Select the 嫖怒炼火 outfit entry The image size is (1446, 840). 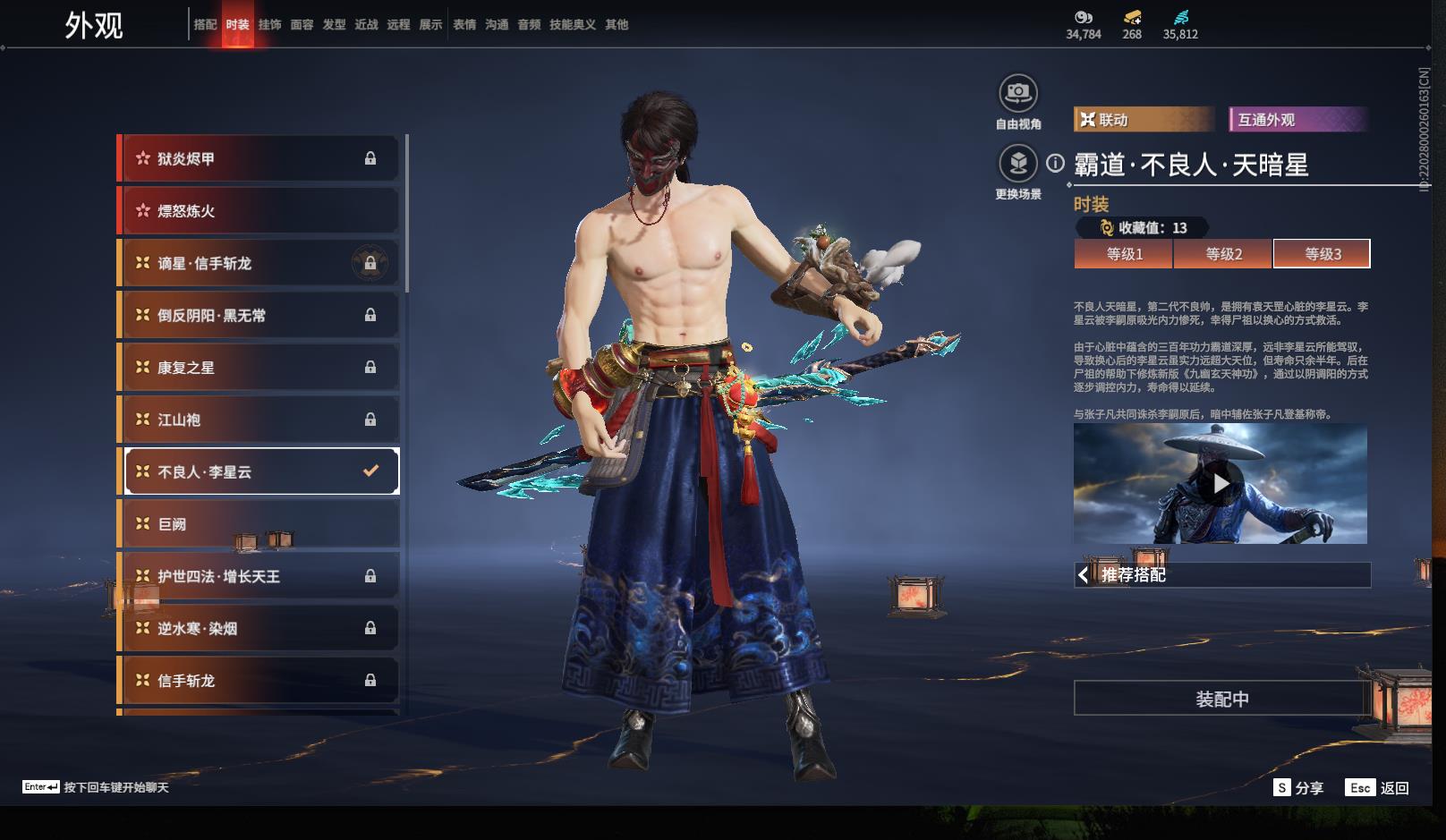(259, 211)
